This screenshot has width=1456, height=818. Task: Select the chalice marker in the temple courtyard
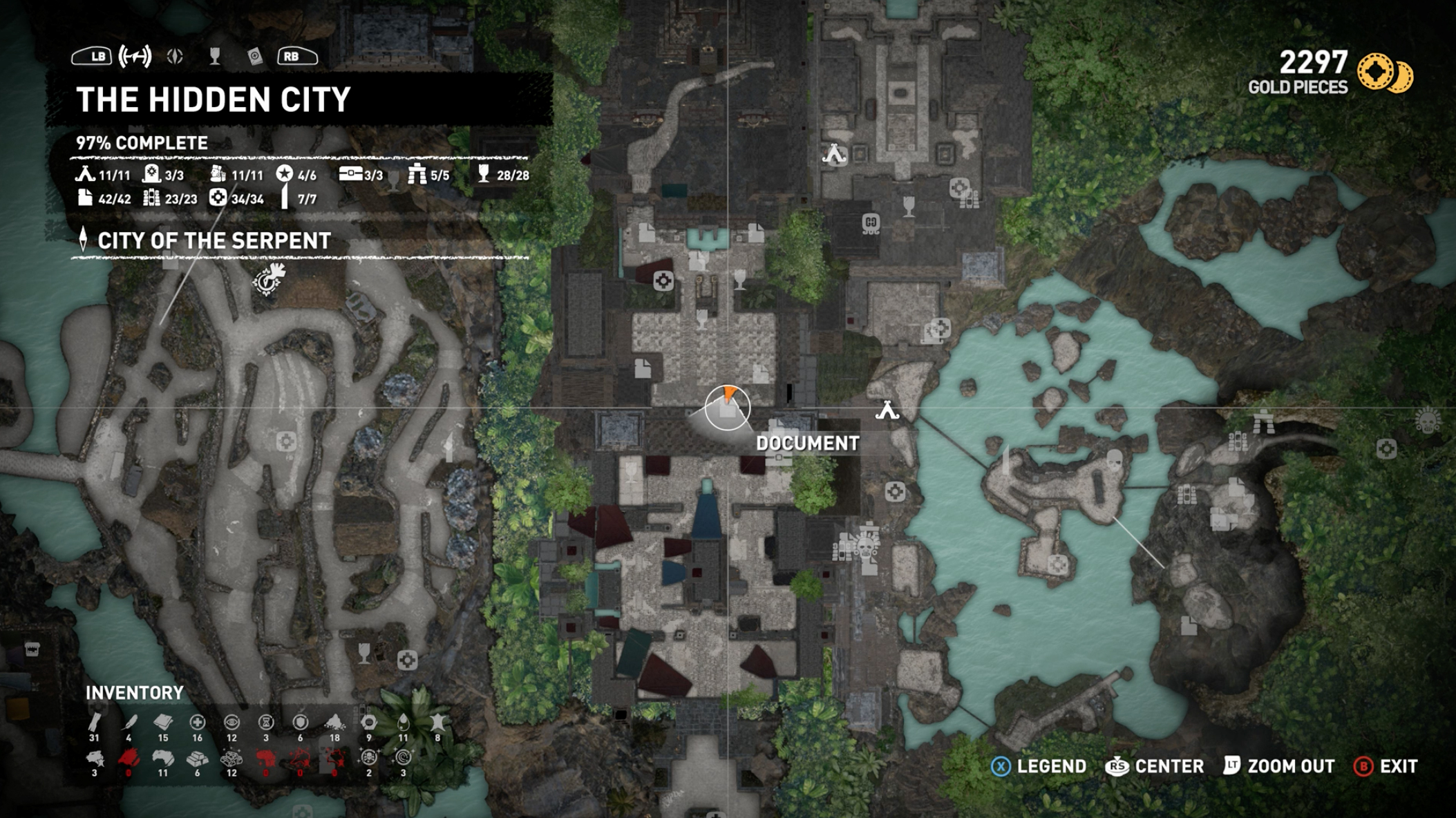[x=909, y=205]
